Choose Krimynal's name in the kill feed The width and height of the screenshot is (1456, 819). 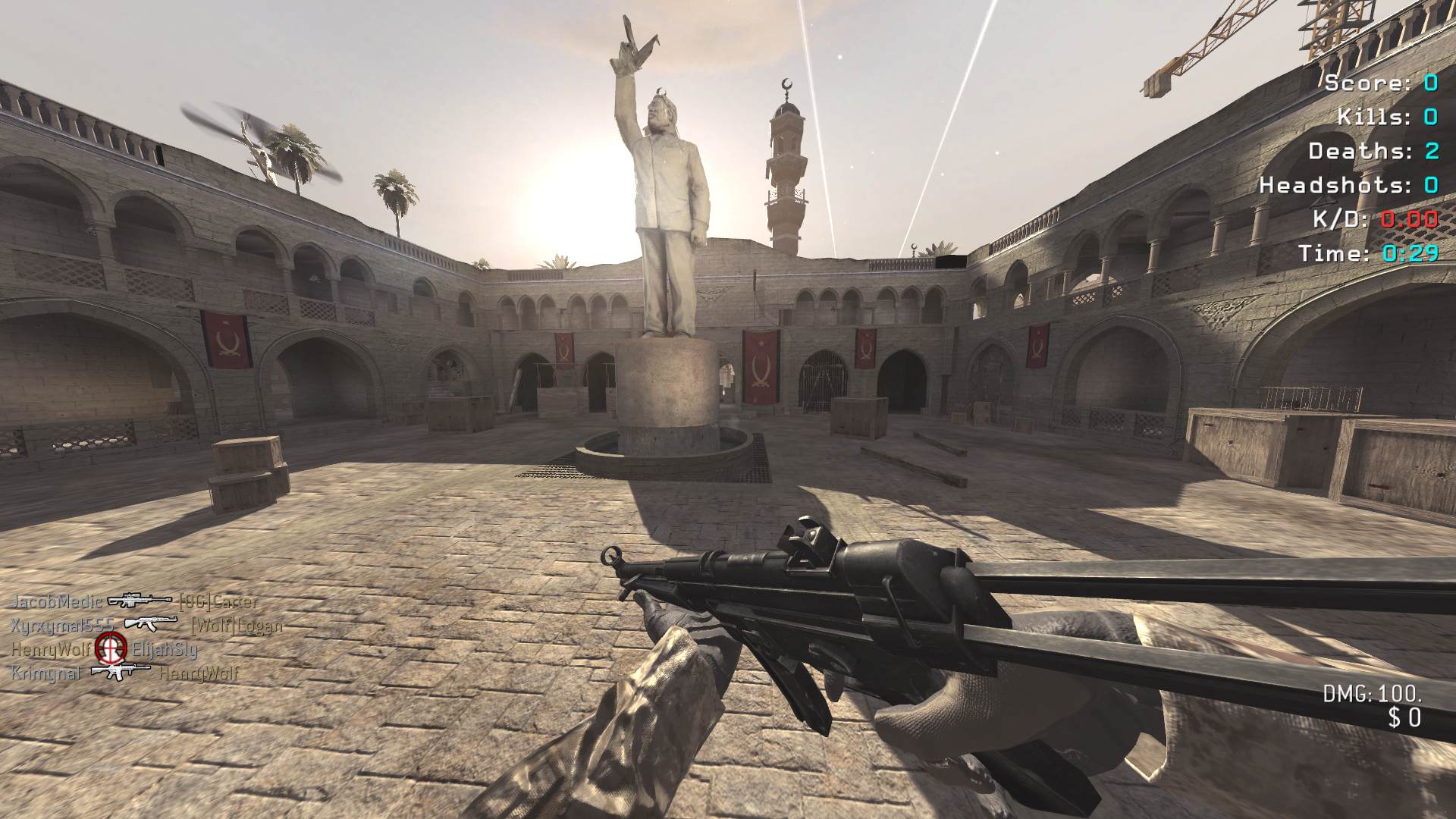click(x=45, y=673)
